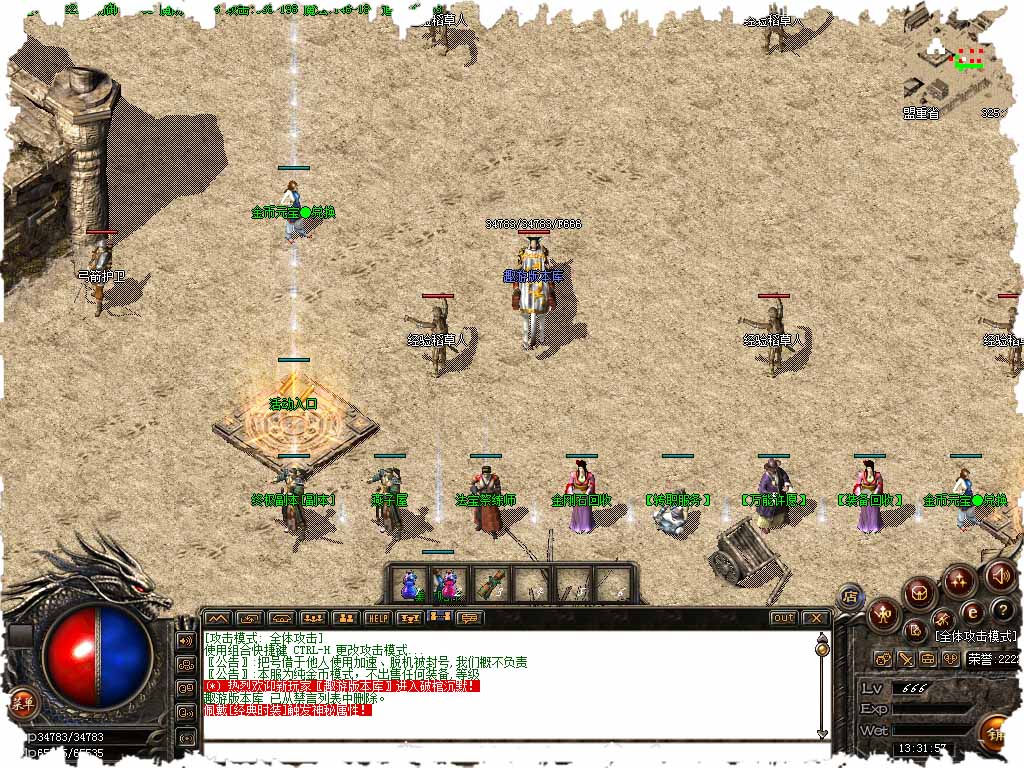Click the HELP button above the chat
The image size is (1024, 768).
pos(377,618)
